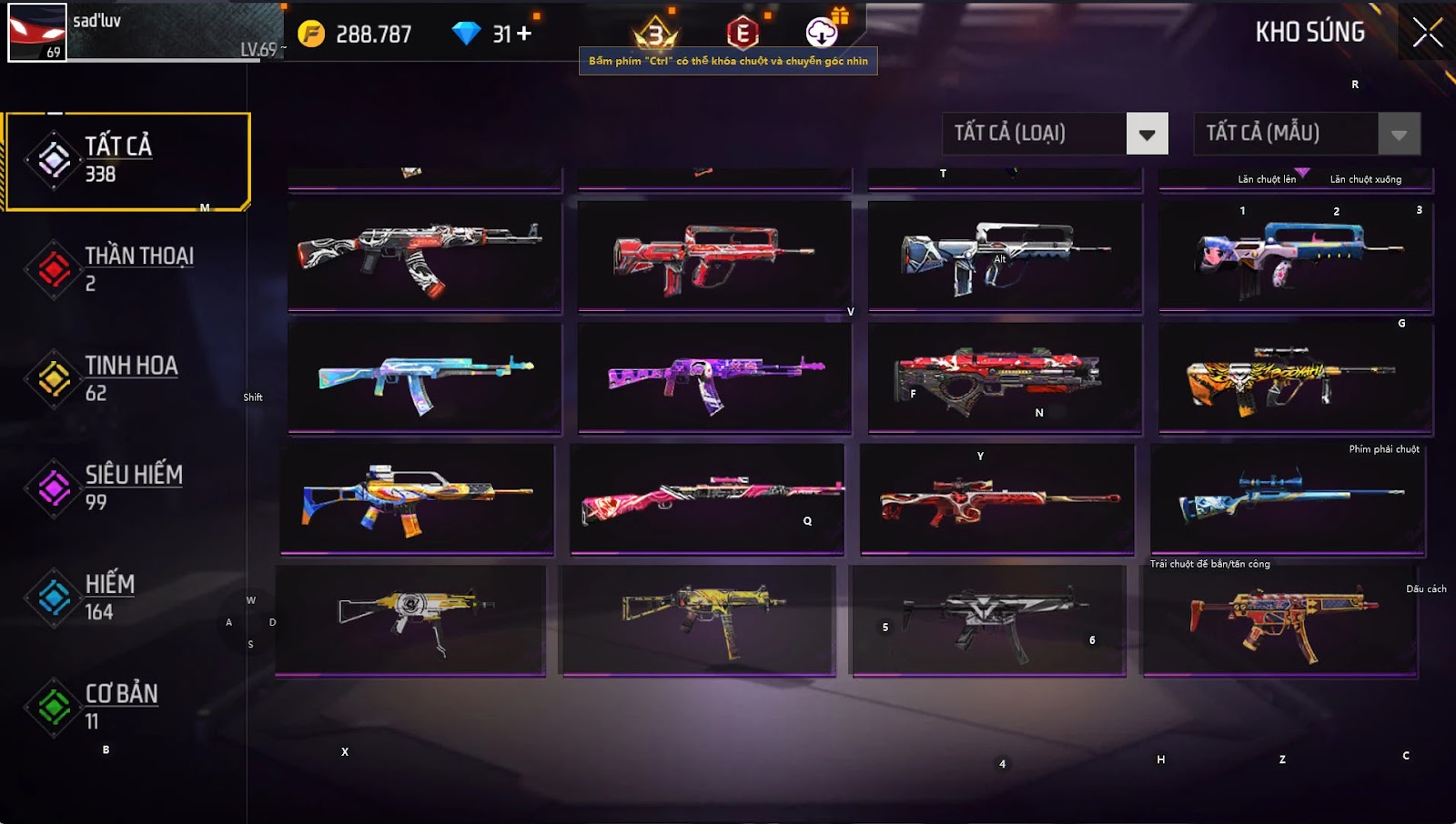
Task: Open the Tất Cả (Loại) dropdown
Action: tap(1147, 135)
